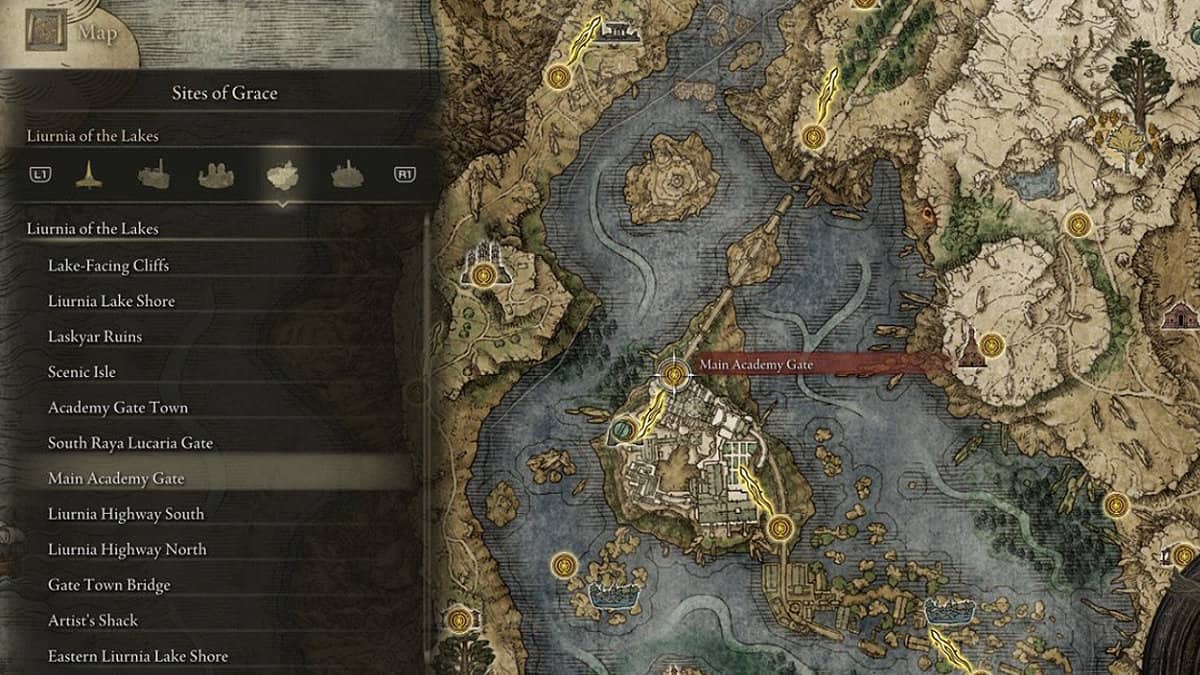Select Eastern Liurnia Lake Shore

138,656
